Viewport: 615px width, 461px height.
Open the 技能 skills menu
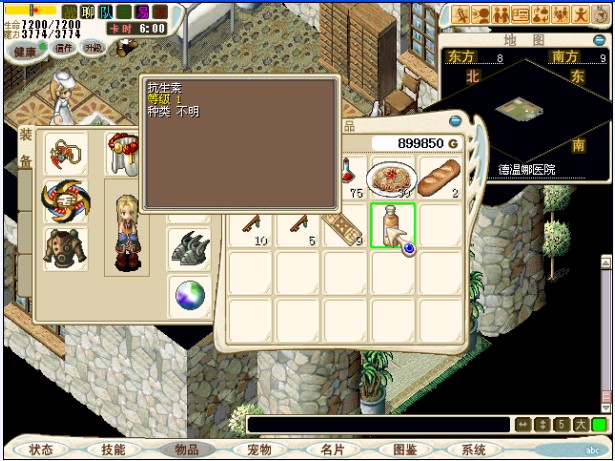pos(114,450)
